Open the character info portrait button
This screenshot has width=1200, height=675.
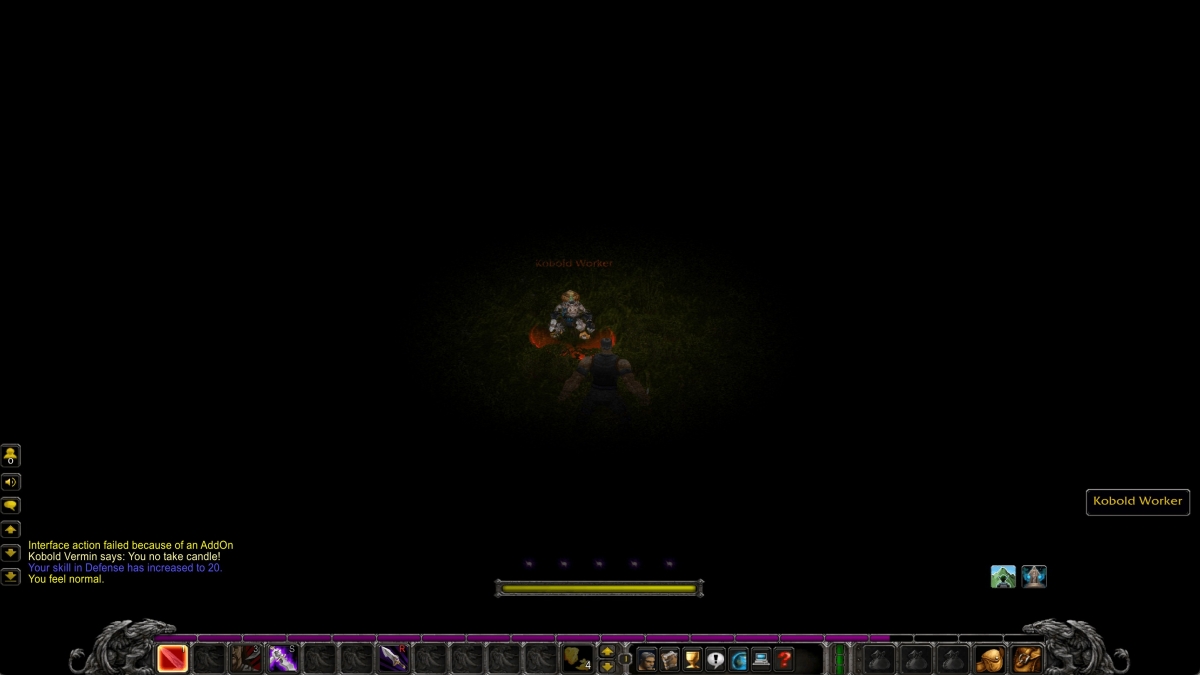[x=648, y=659]
